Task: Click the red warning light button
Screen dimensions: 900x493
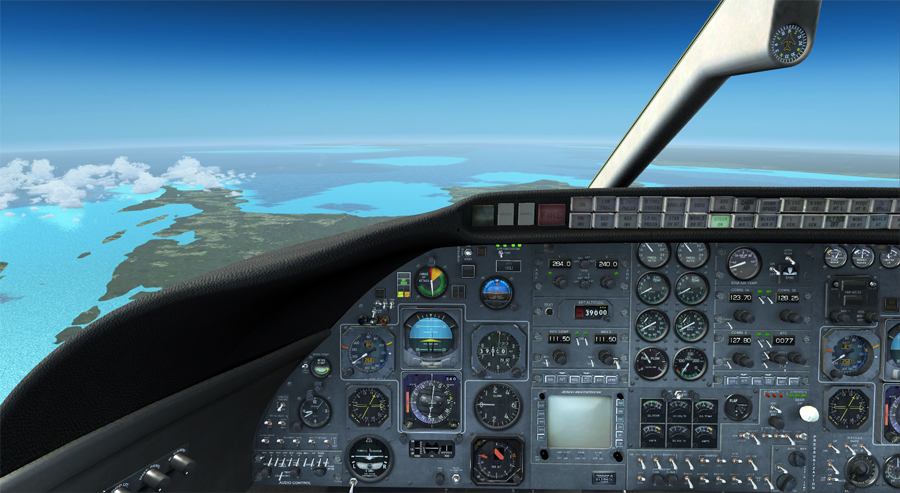Action: (x=551, y=213)
